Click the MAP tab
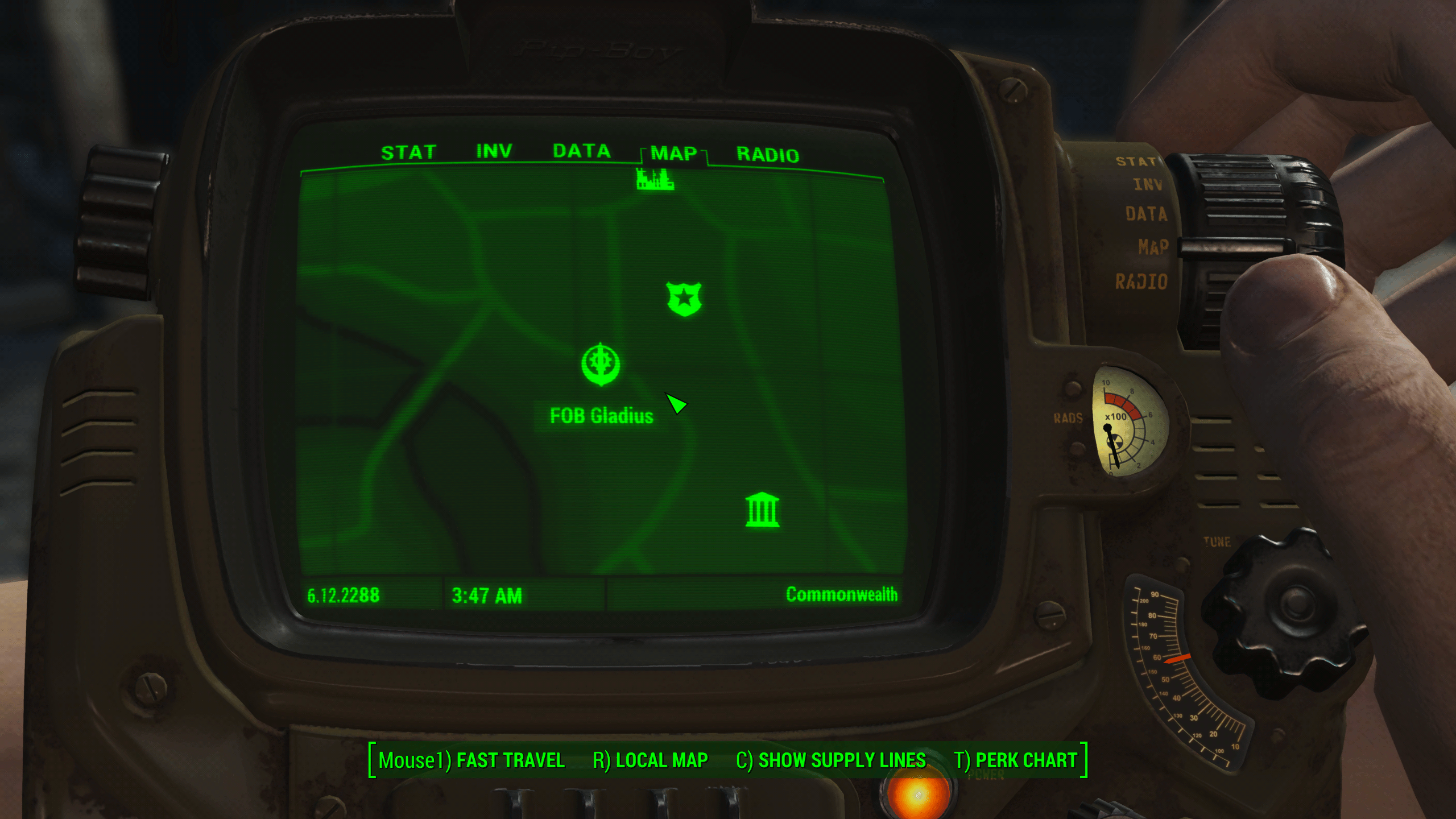The height and width of the screenshot is (819, 1456). pos(673,154)
